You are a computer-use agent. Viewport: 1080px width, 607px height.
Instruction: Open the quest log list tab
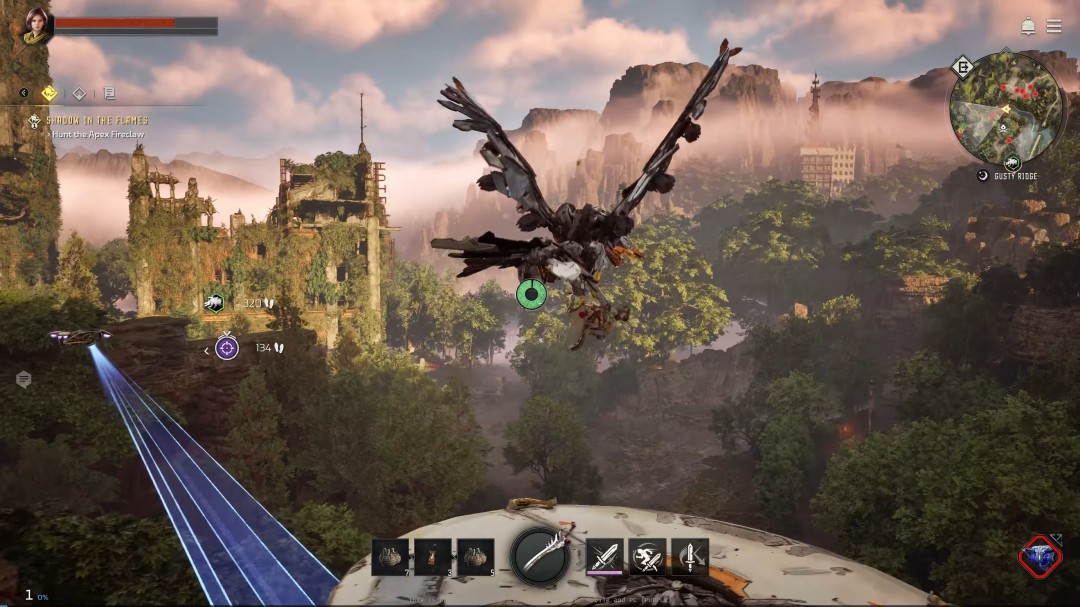pos(109,94)
